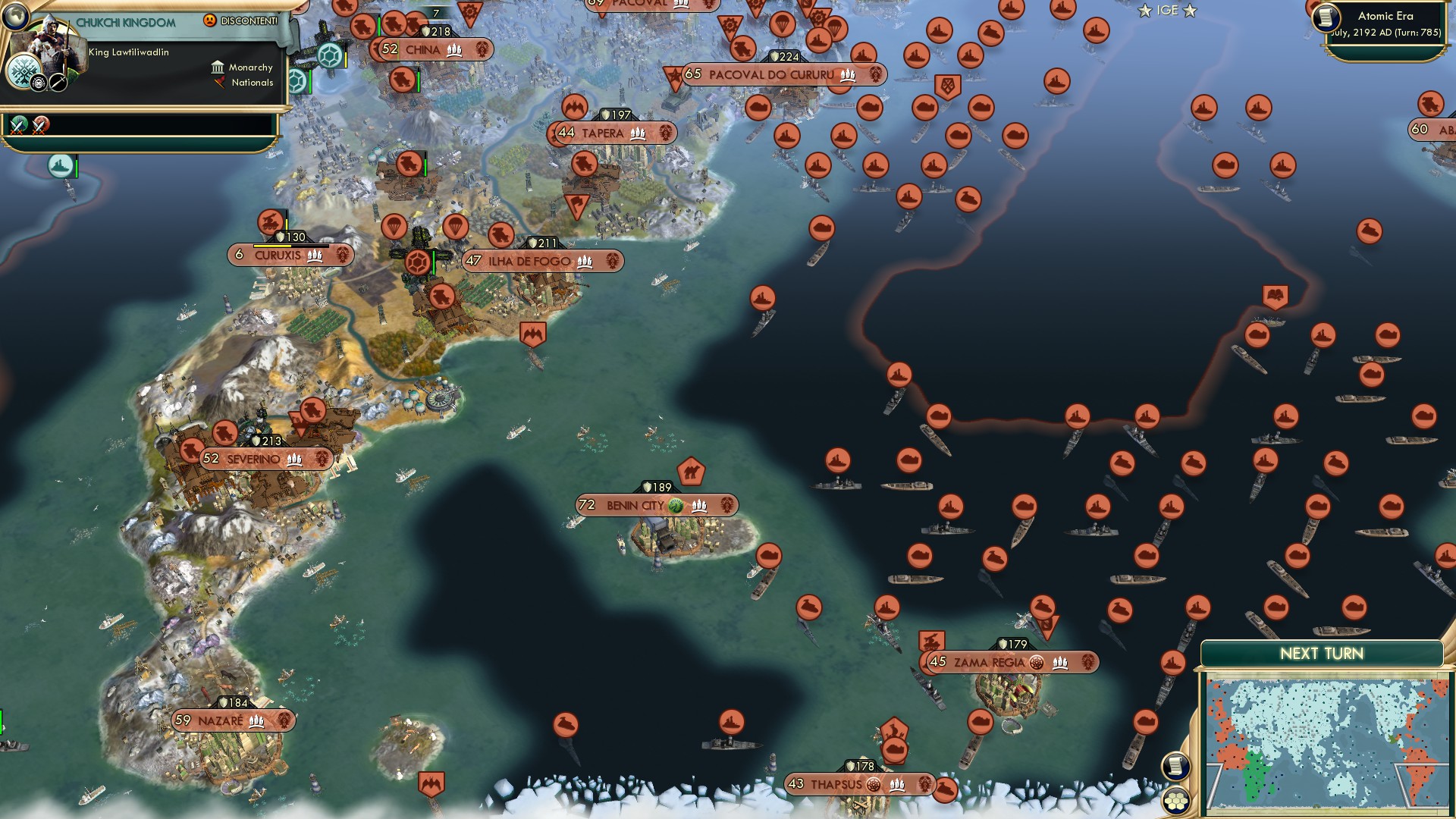Click the red crossed-swords war icon
The height and width of the screenshot is (819, 1456).
41,124
